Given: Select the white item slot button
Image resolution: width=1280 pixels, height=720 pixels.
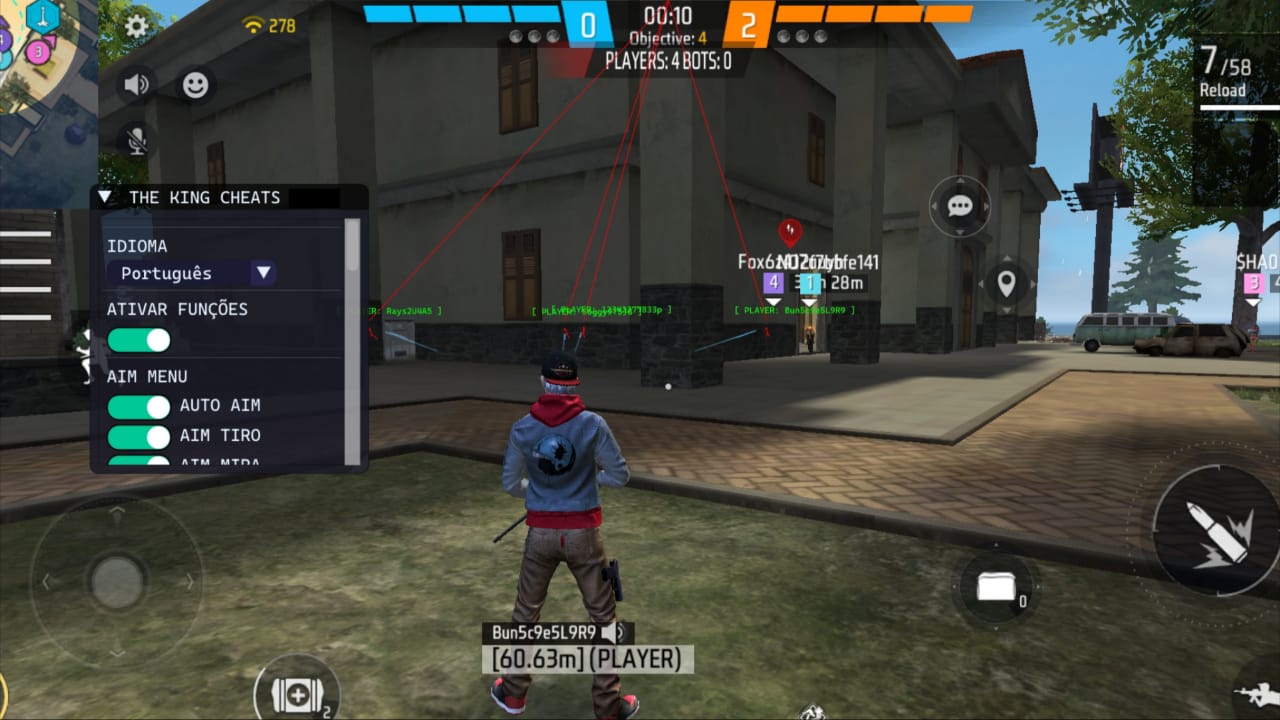Looking at the screenshot, I should pos(996,589).
